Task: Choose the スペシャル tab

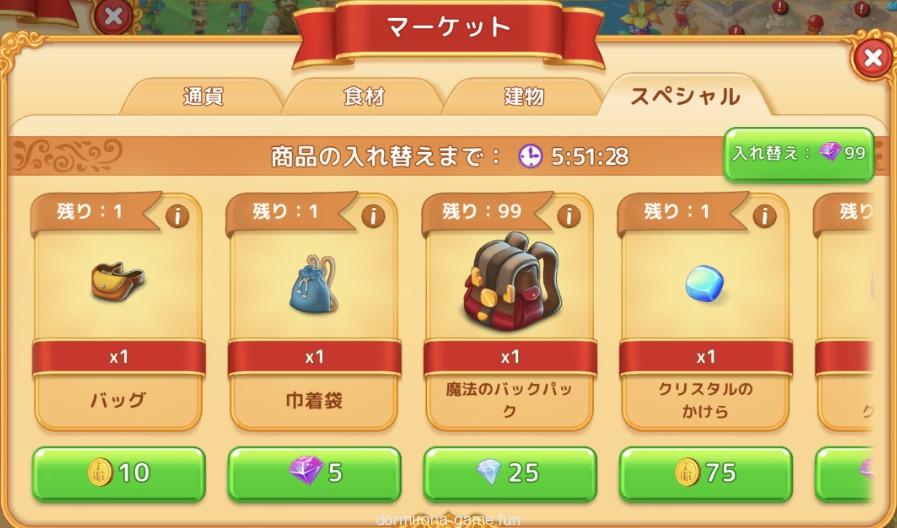Action: 685,97
